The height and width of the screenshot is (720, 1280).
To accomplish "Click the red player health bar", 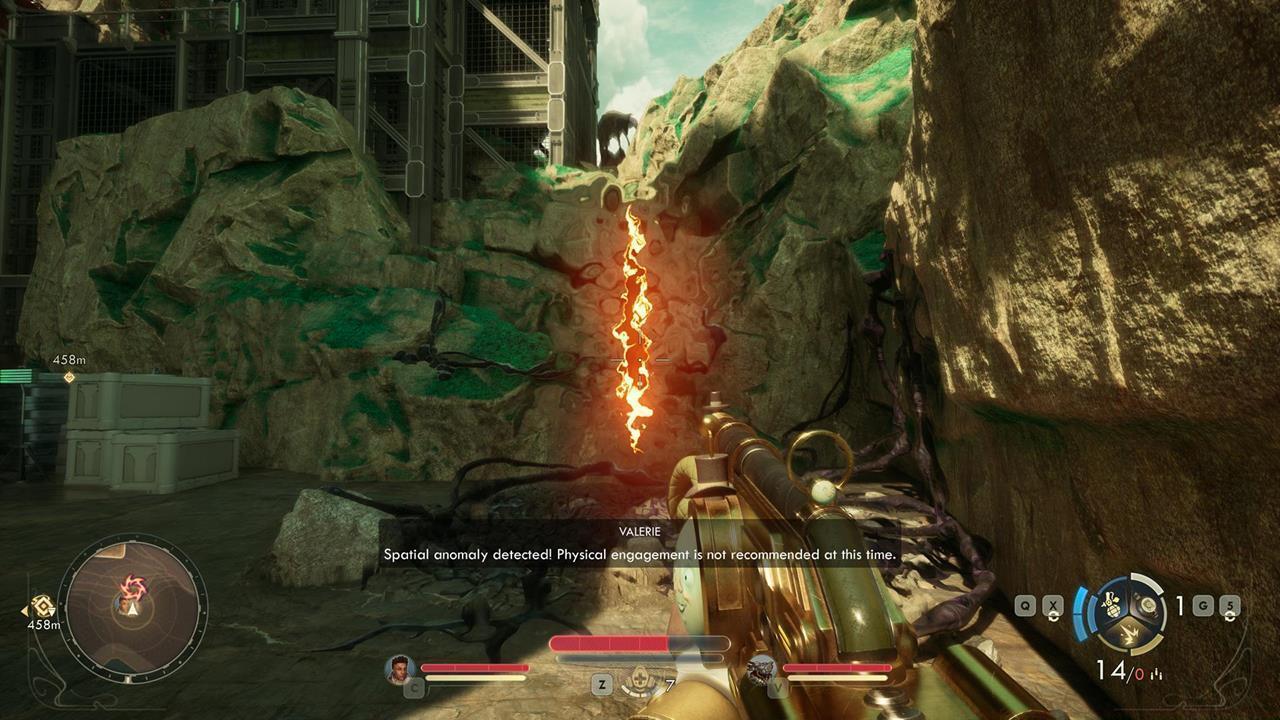I will (x=609, y=642).
